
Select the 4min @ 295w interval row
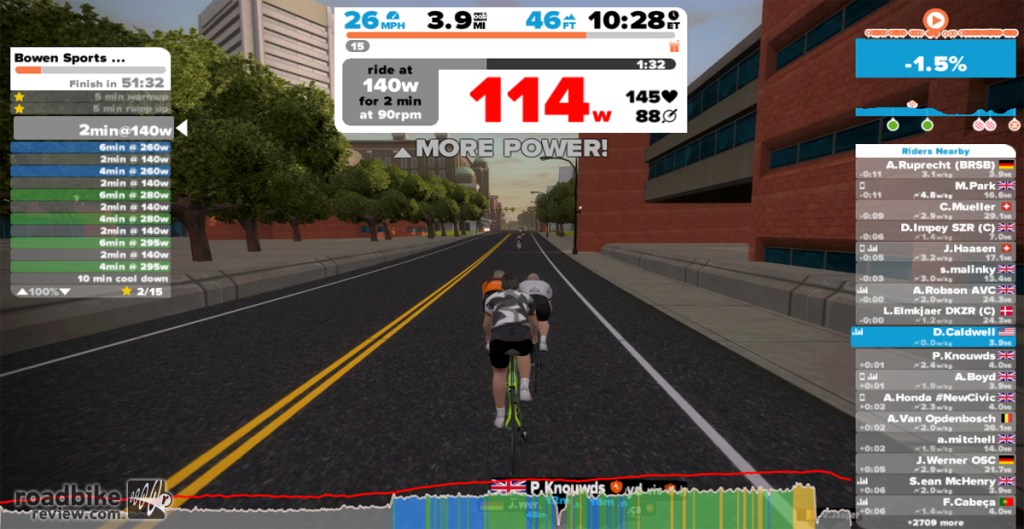[92, 266]
